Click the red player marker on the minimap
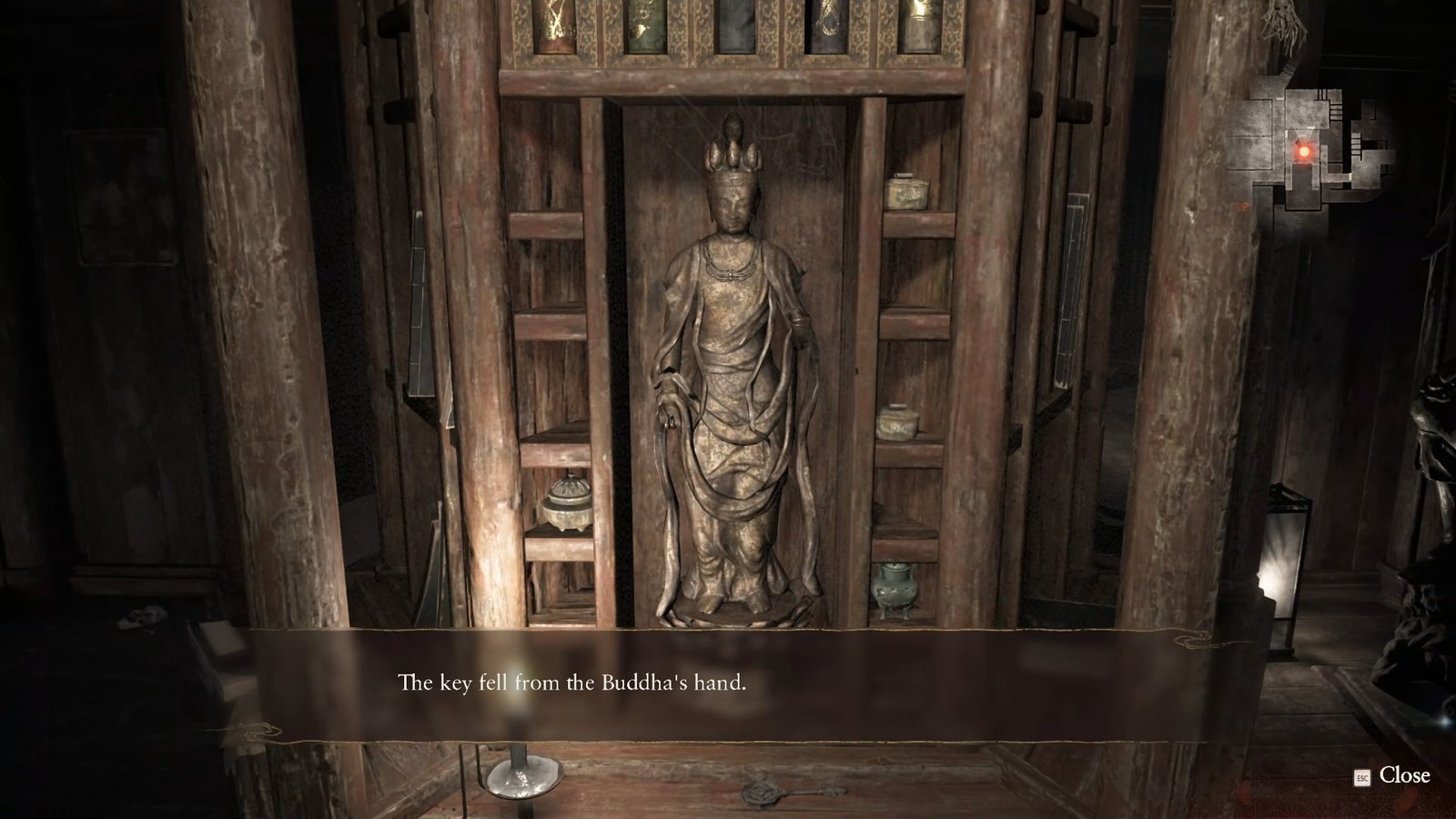The image size is (1456, 819). 1304,149
